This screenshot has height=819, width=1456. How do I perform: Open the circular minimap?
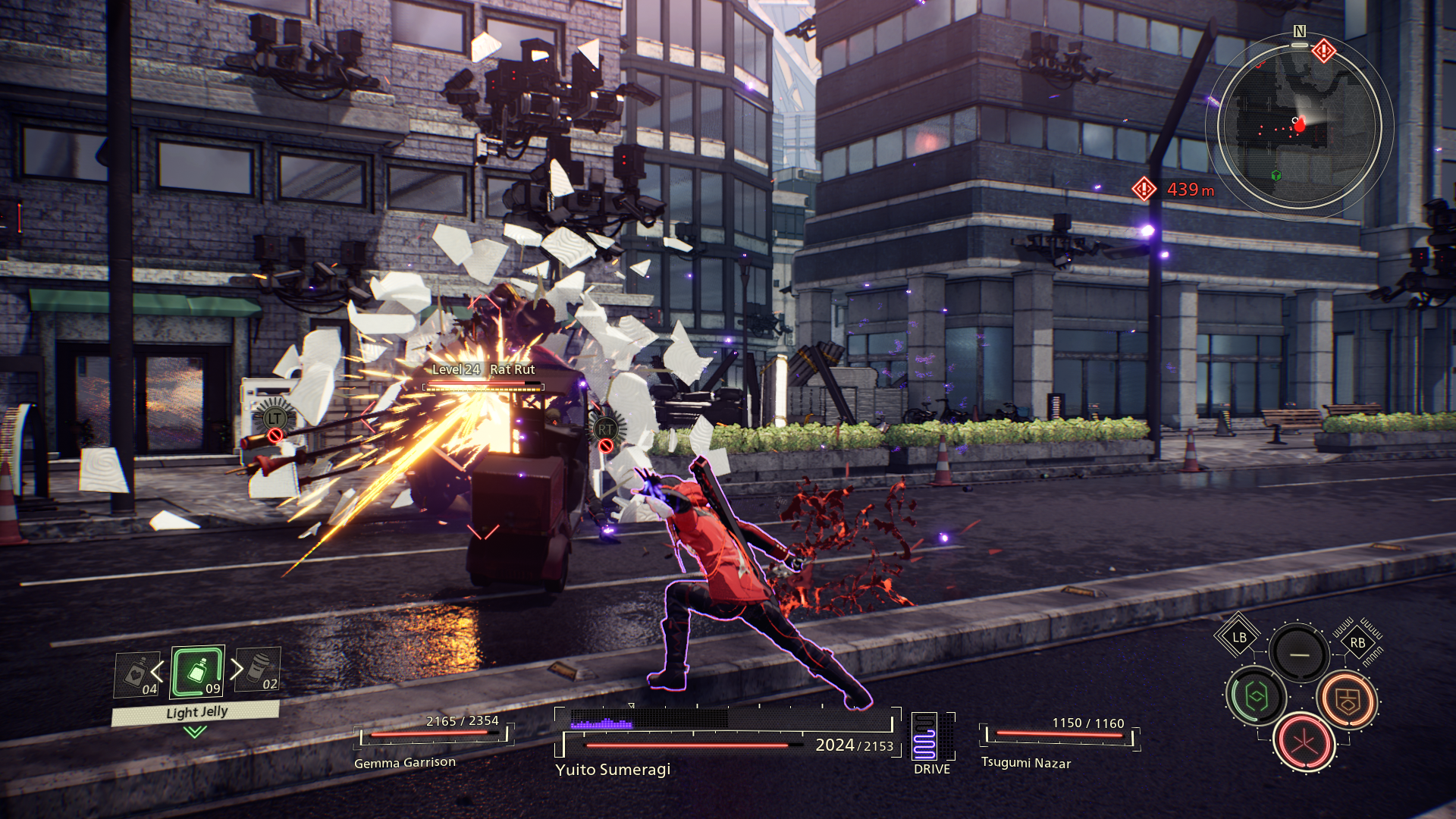[x=1298, y=127]
